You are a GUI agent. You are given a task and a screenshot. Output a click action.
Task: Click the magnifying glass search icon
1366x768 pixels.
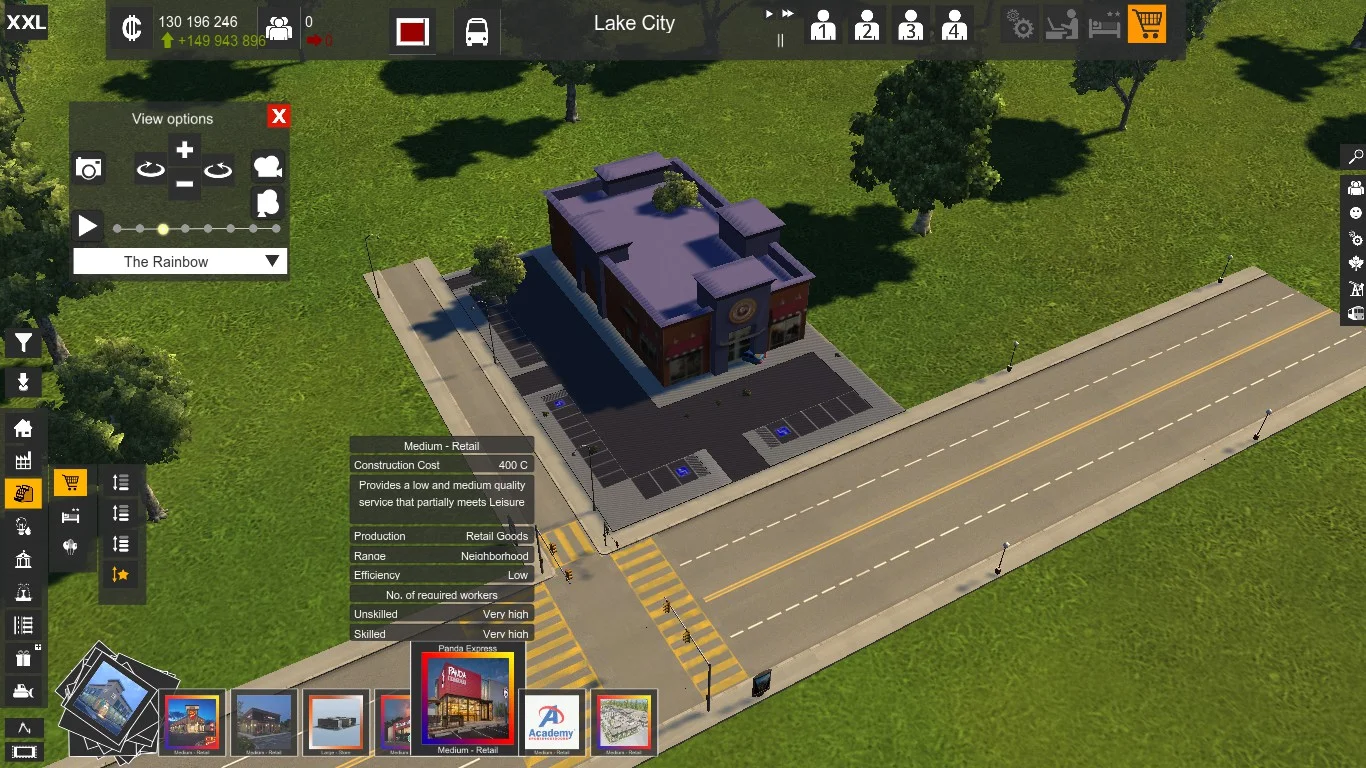point(1355,157)
